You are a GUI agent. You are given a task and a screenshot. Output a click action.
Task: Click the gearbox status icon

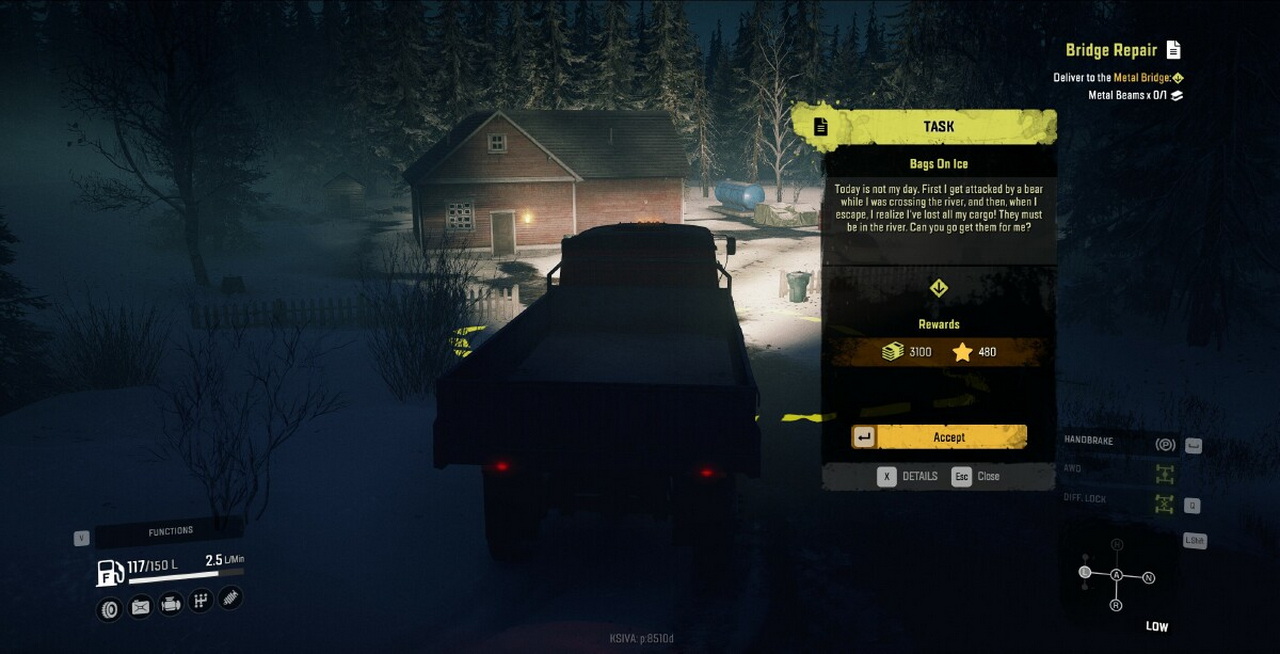click(x=201, y=601)
